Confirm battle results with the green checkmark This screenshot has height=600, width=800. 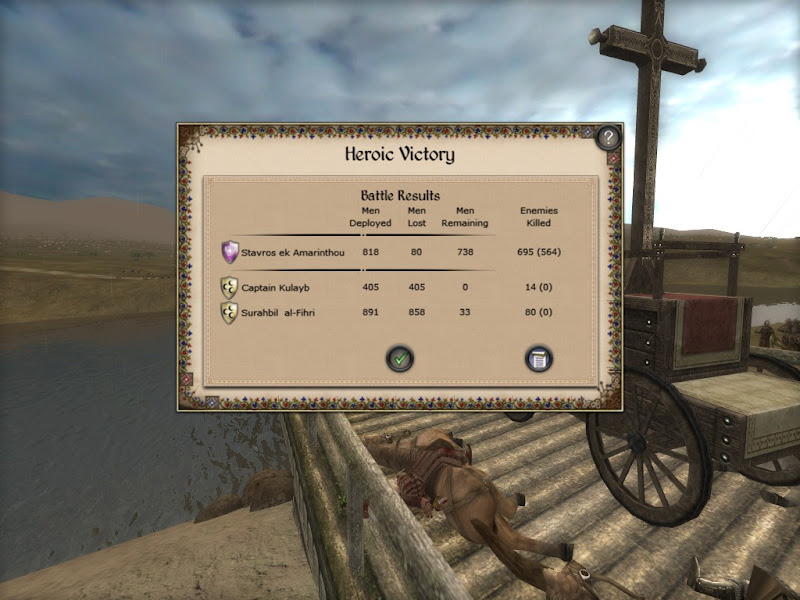click(401, 358)
